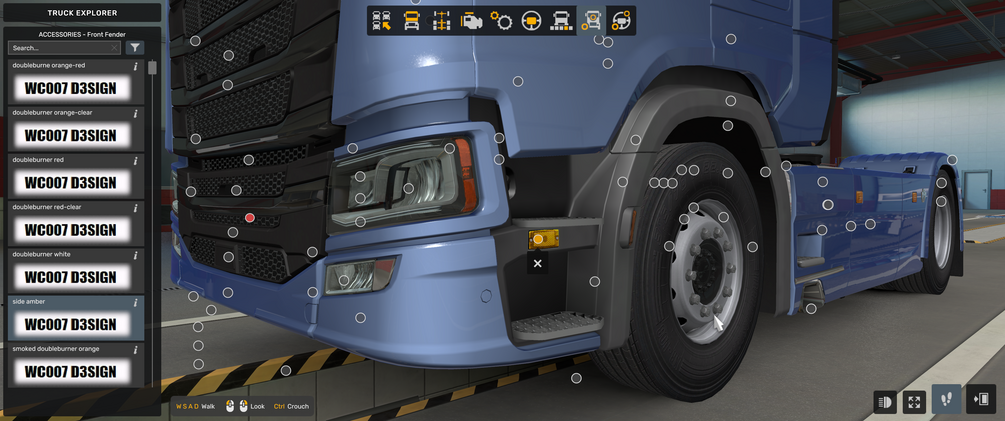Open the chassis category icon

click(441, 21)
